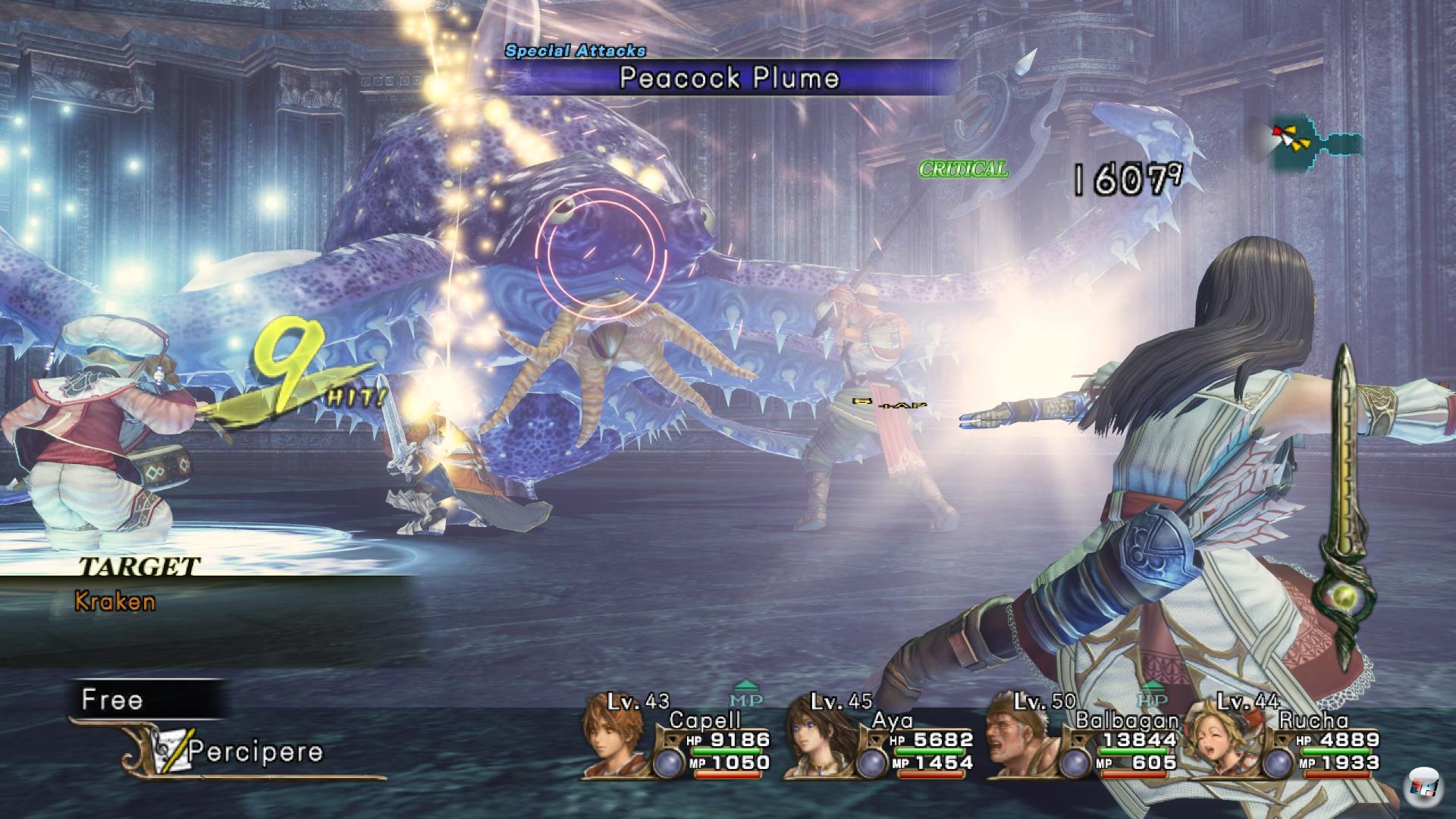The width and height of the screenshot is (1456, 819).
Task: Click the Peacock Plume attack banner
Action: (728, 78)
